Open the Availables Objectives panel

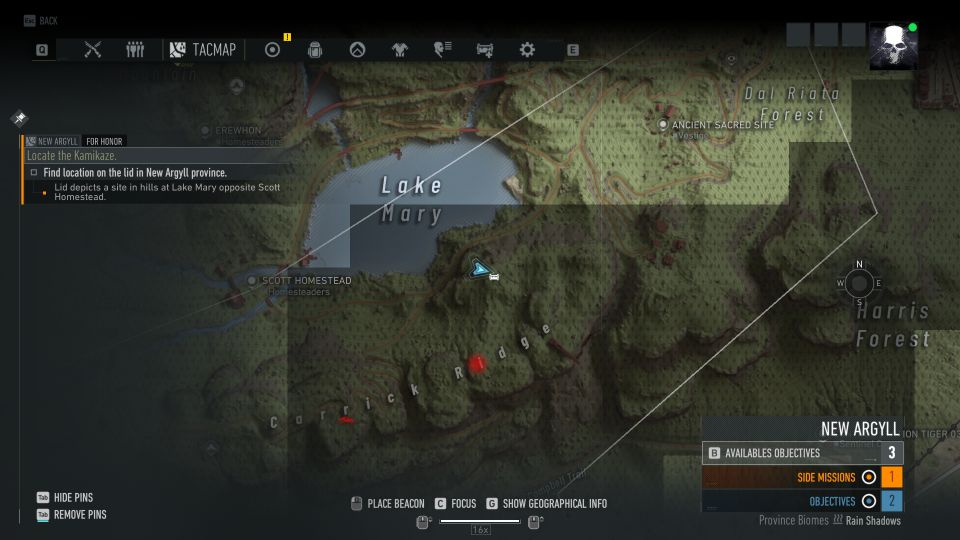point(802,453)
